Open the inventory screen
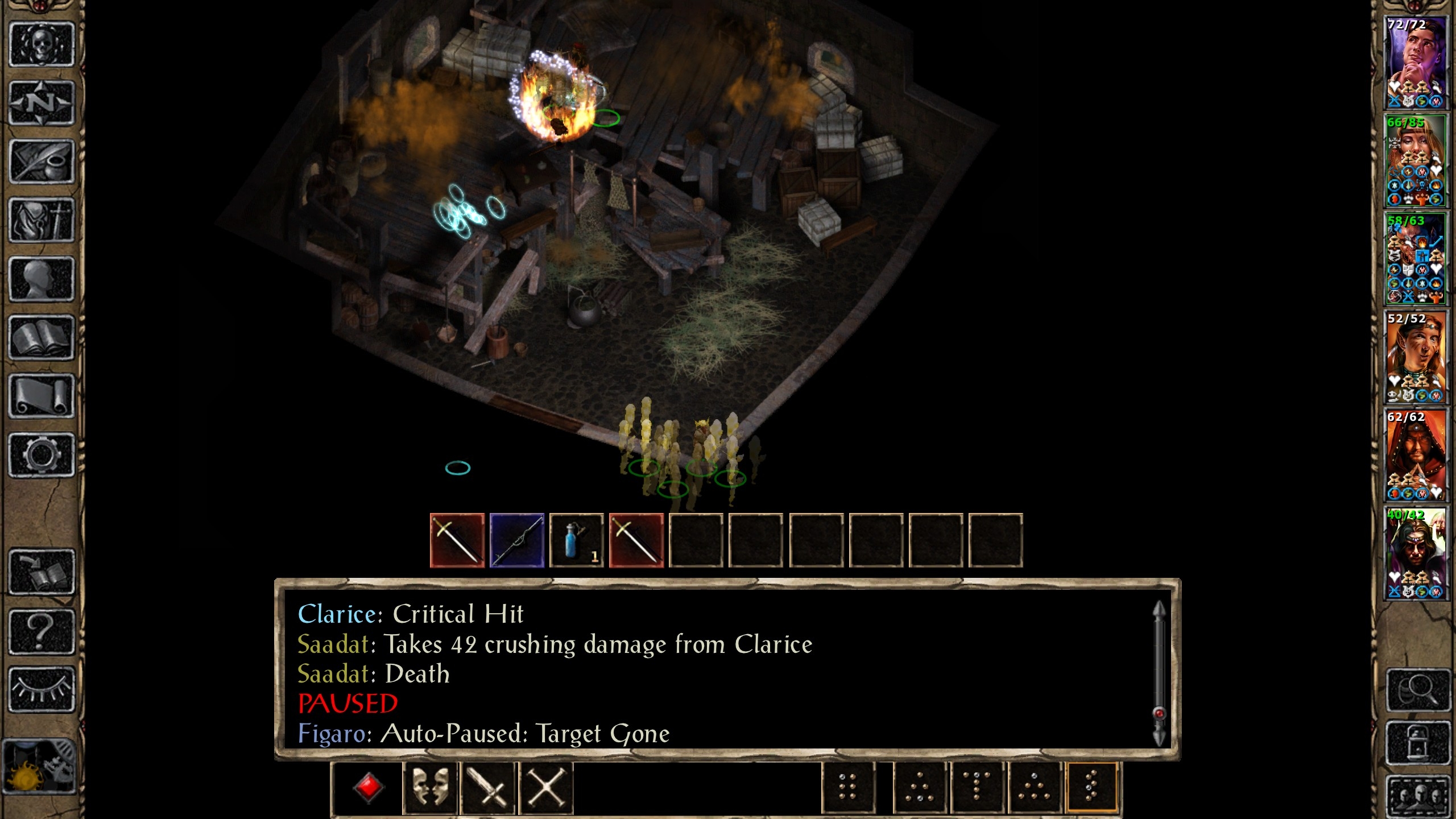Image resolution: width=1456 pixels, height=819 pixels. pos(43,218)
